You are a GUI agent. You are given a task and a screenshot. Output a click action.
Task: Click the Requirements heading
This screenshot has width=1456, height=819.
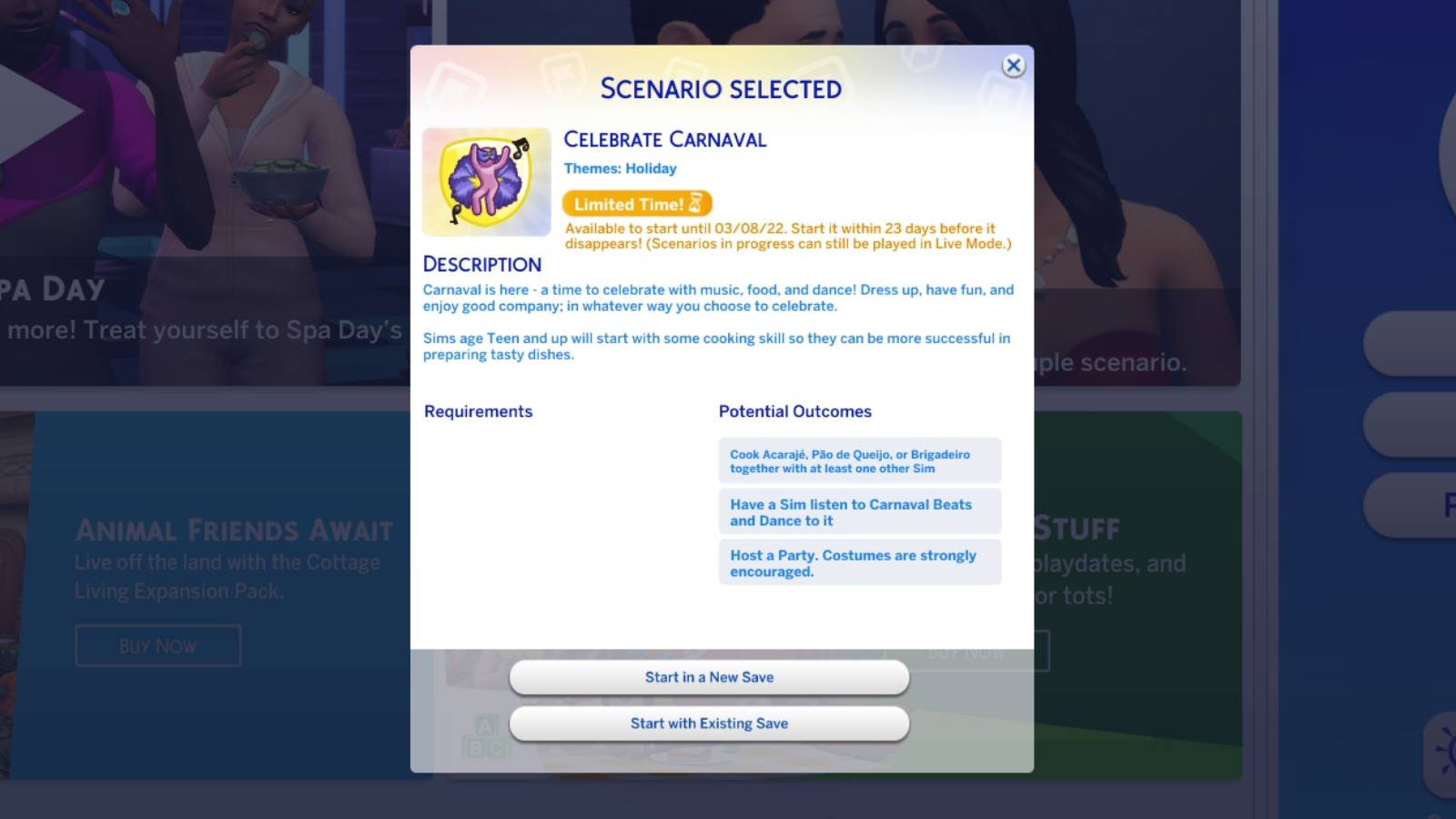tap(477, 411)
